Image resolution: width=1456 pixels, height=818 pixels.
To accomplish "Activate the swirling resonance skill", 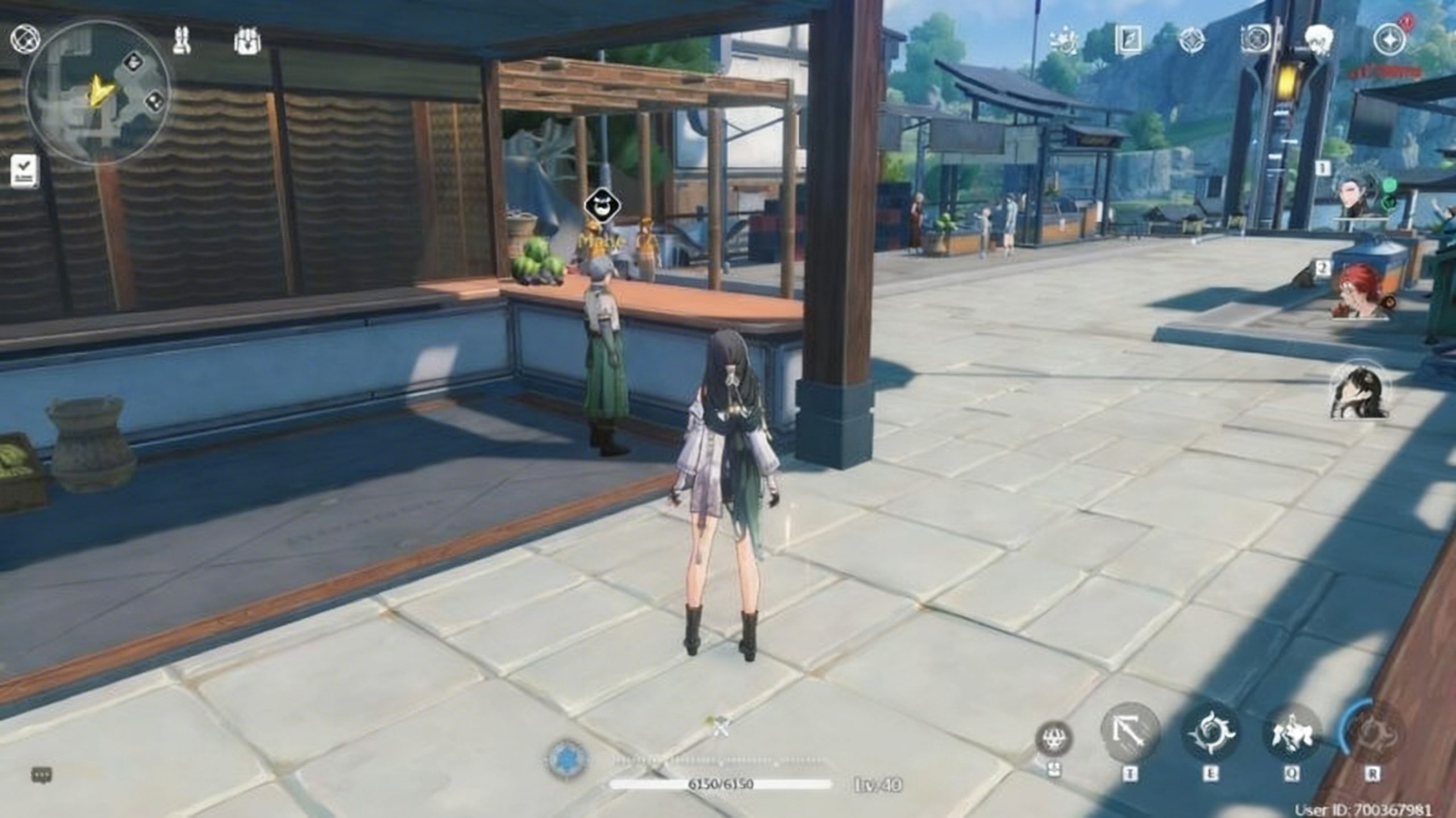I will 1211,733.
